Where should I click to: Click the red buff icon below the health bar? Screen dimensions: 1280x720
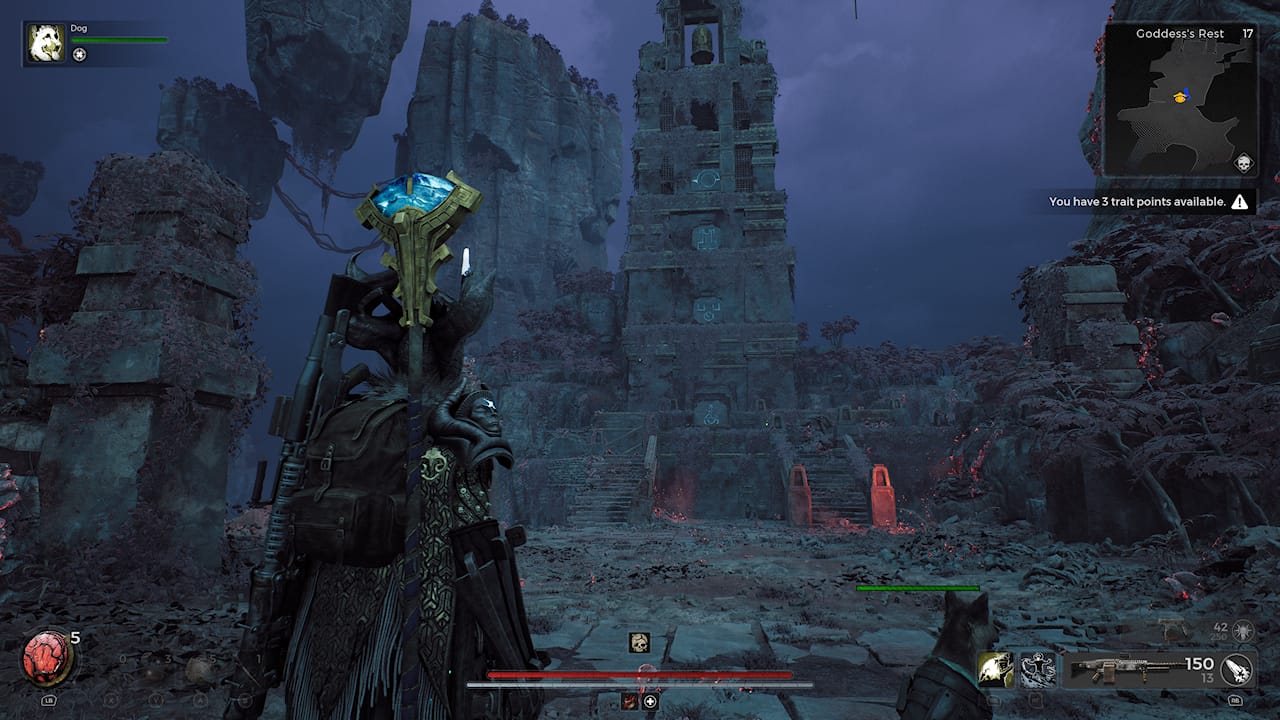point(630,702)
